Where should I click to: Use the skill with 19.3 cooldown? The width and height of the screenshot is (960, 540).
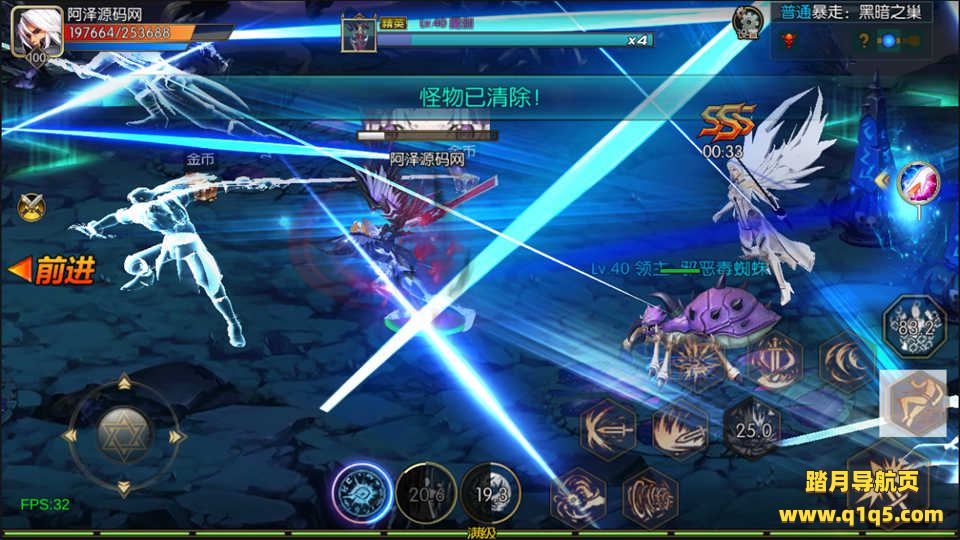click(491, 493)
